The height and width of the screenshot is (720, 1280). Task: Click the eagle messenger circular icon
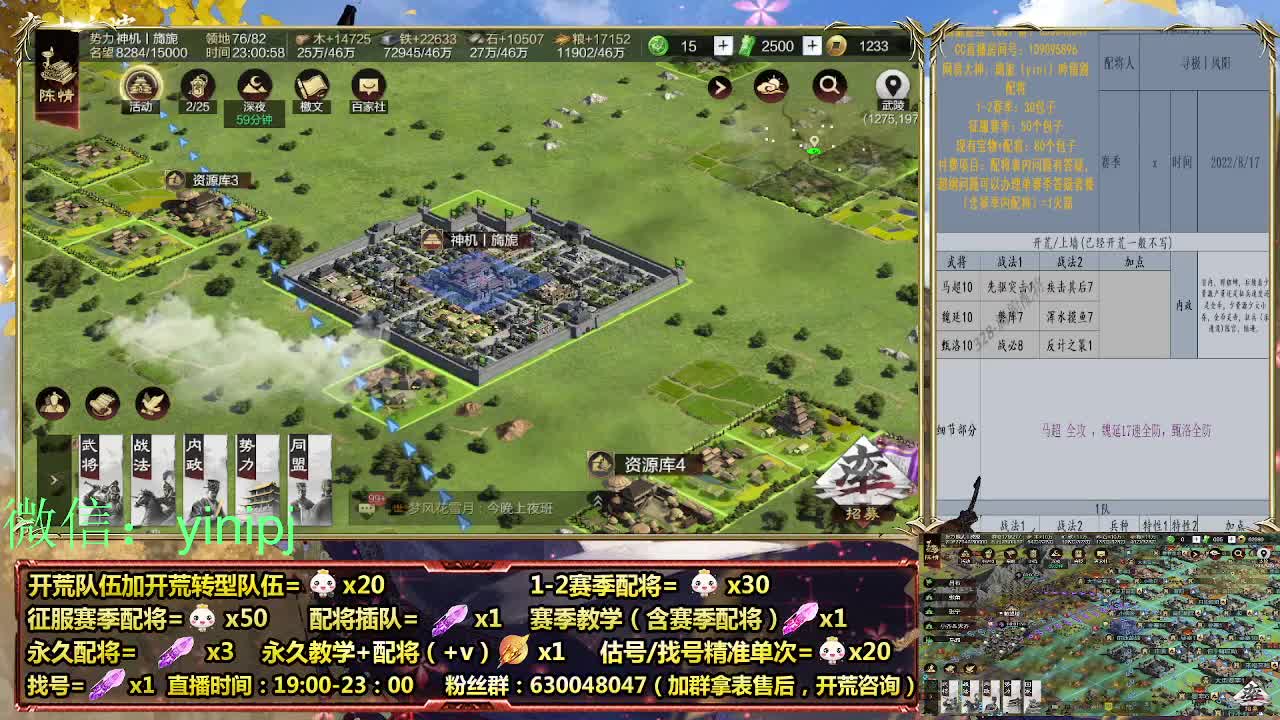[151, 405]
